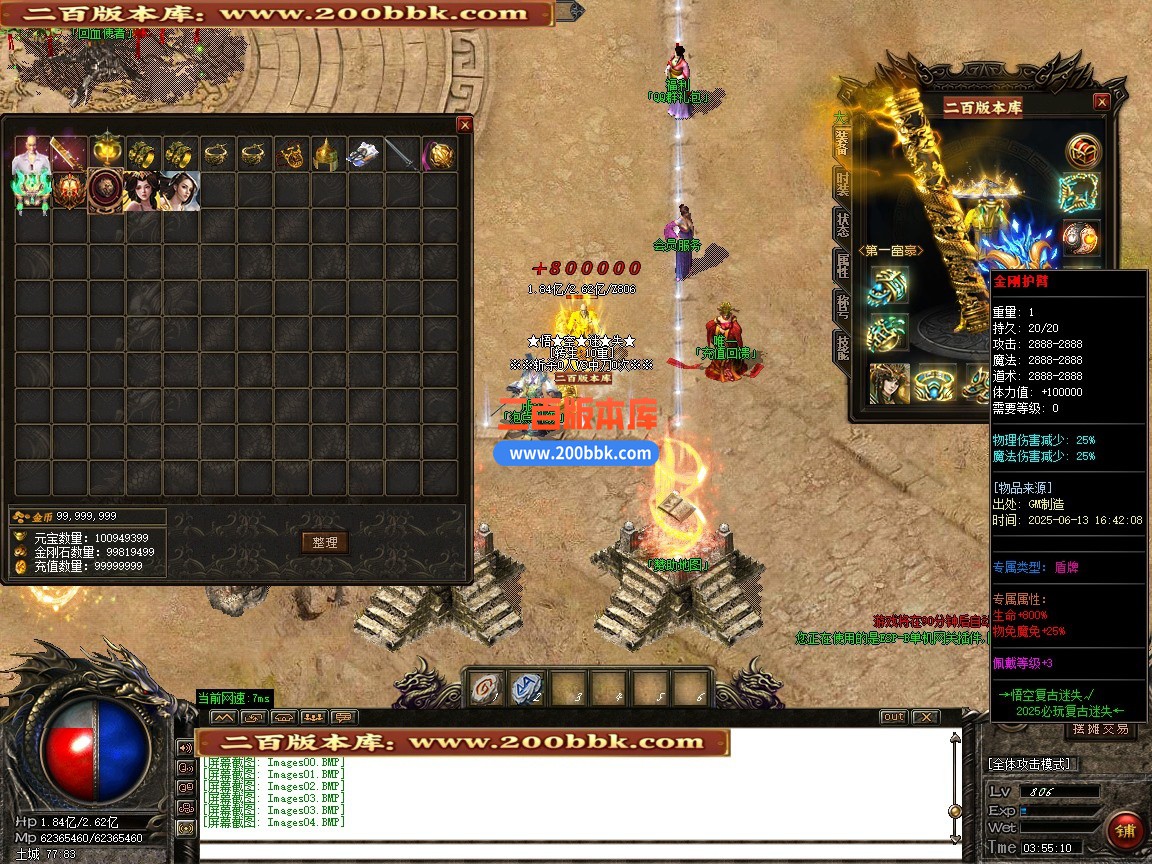Switch to the 时装 fashion tab
Viewport: 1152px width, 864px height.
[x=842, y=184]
